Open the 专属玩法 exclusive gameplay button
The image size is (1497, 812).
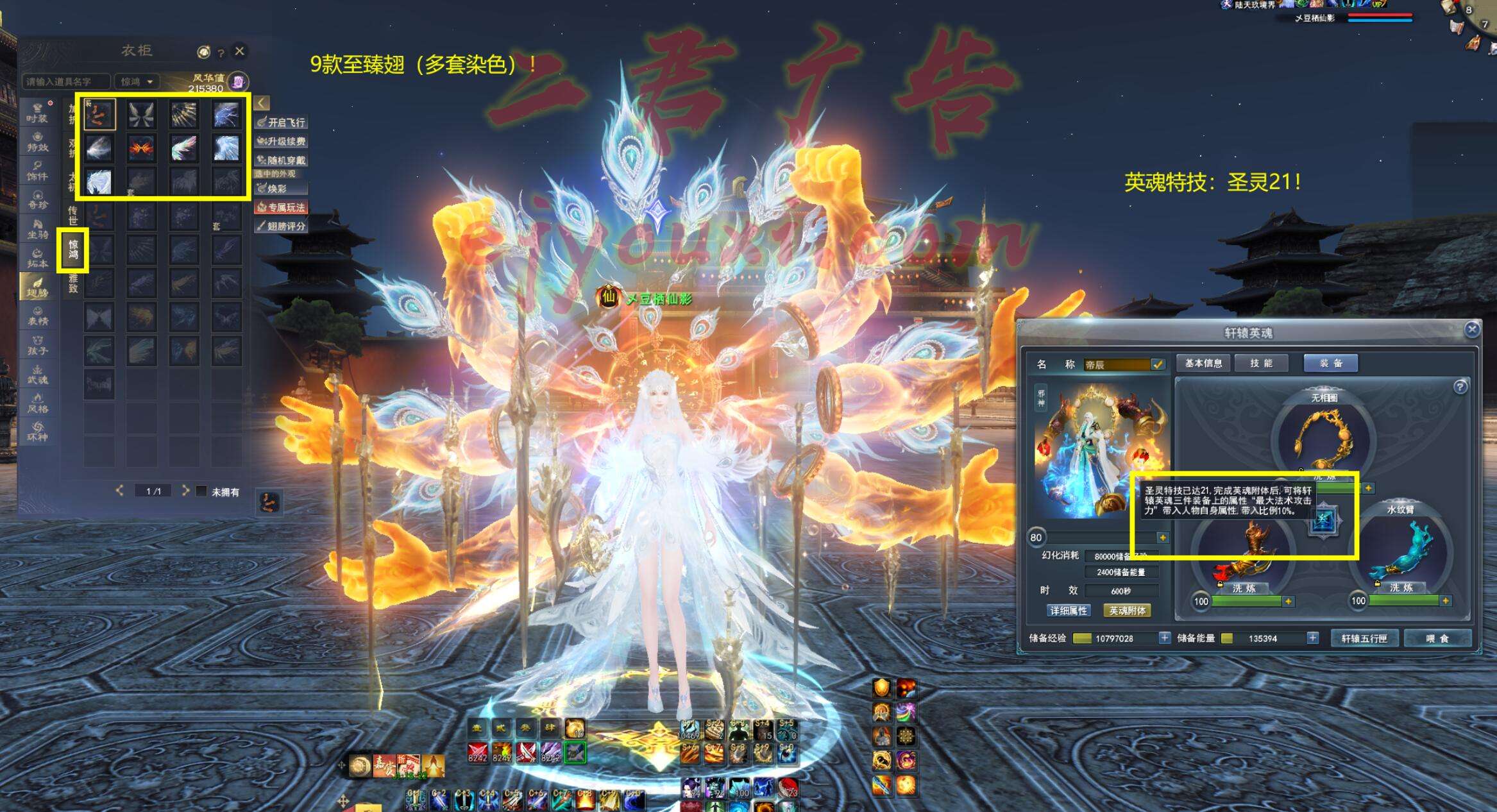pos(281,207)
